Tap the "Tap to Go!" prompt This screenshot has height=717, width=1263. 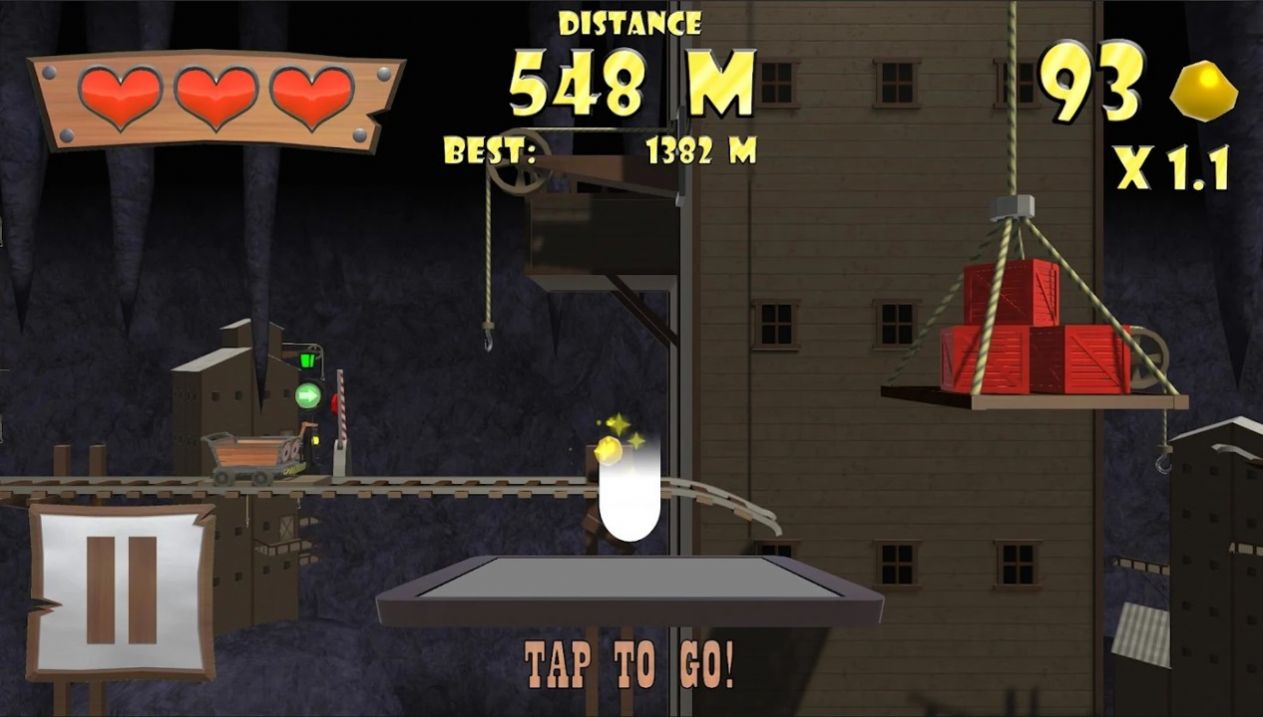(x=630, y=664)
